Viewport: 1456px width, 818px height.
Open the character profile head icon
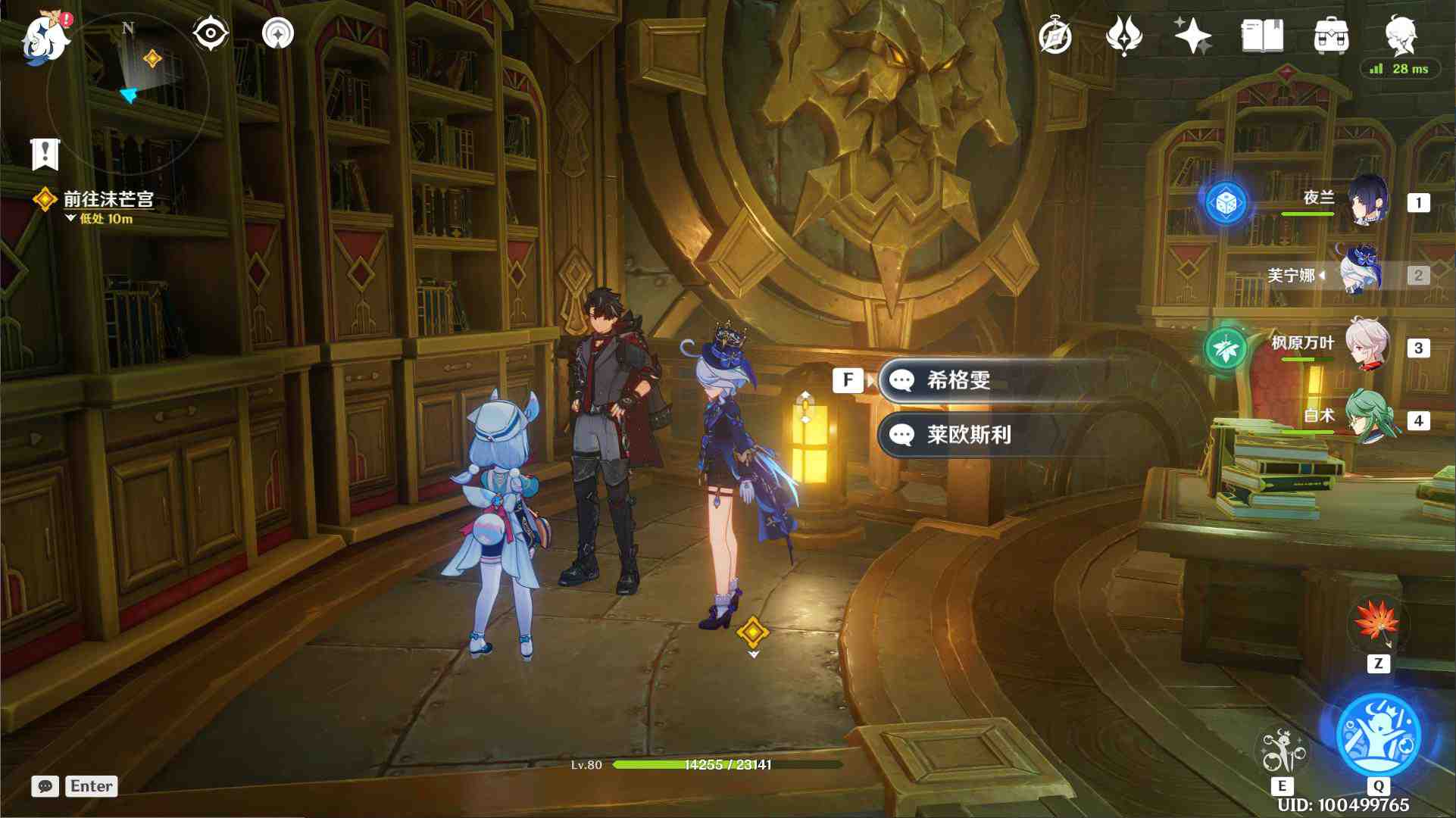click(x=1400, y=36)
